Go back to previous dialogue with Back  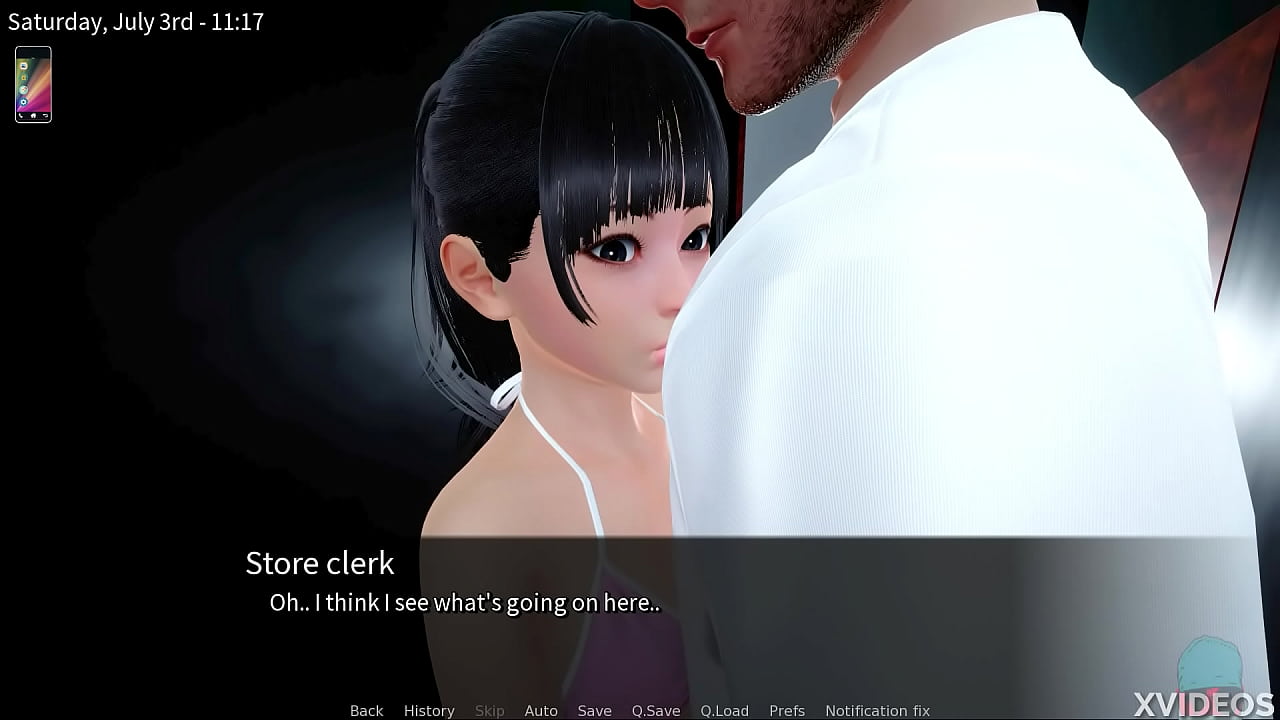(x=366, y=710)
